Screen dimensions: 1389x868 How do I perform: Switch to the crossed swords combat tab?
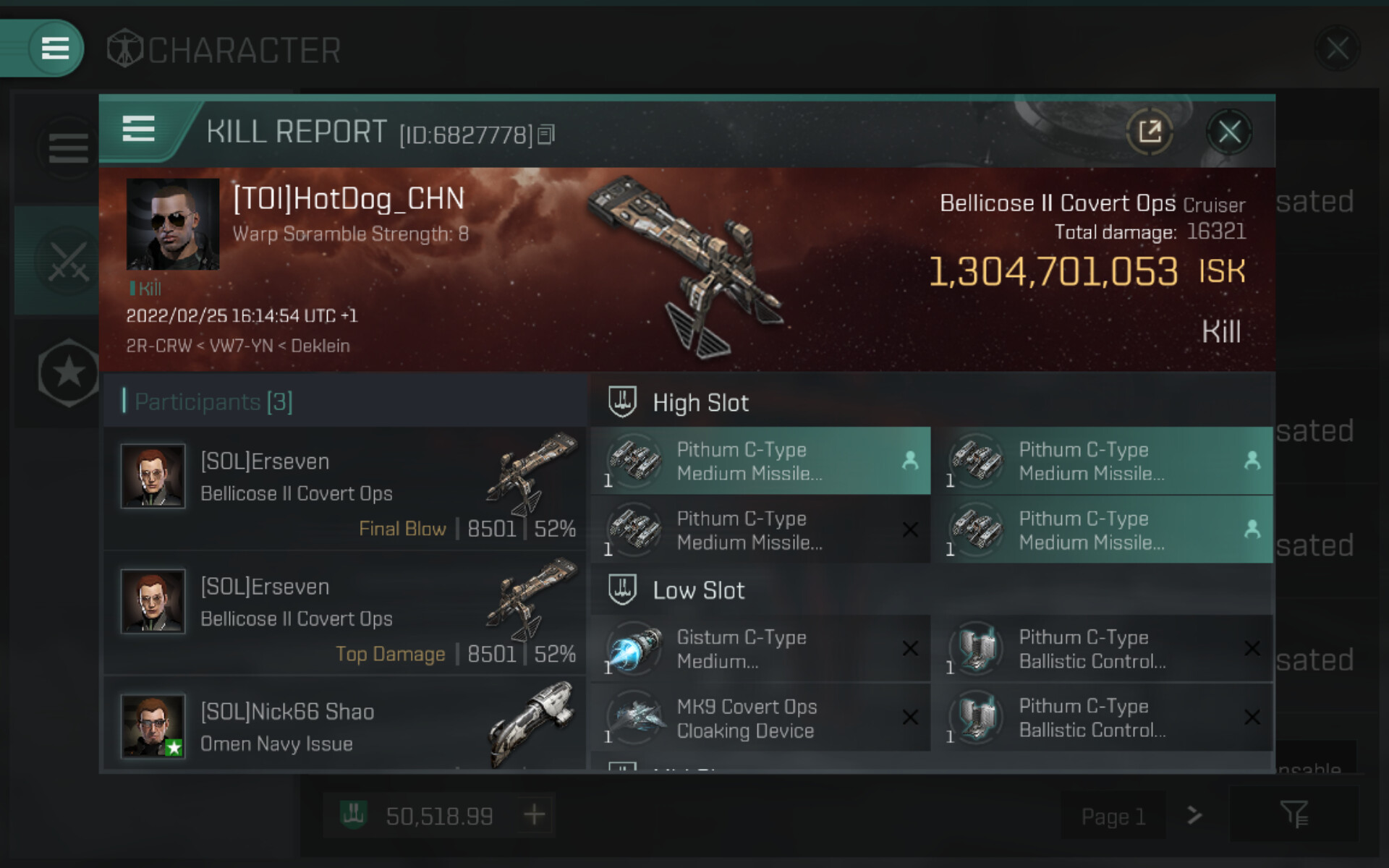point(68,261)
